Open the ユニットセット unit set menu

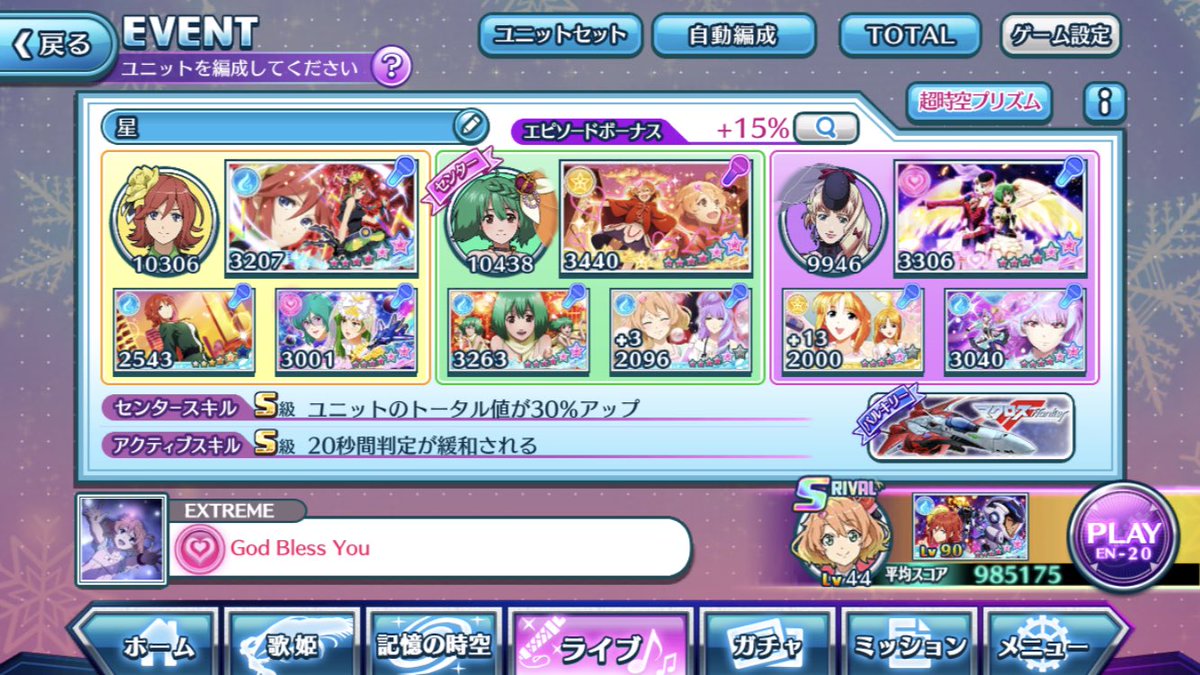(559, 36)
